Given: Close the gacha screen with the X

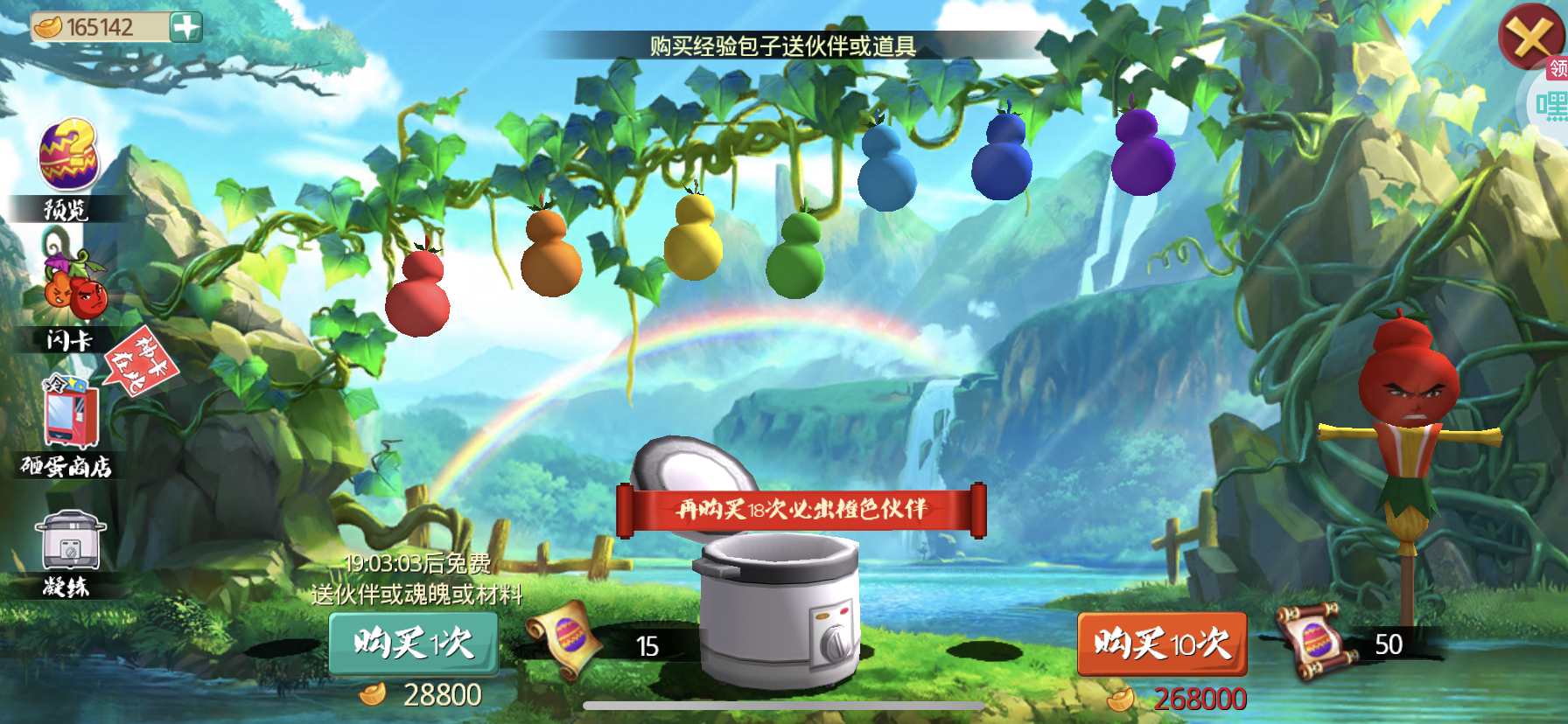Looking at the screenshot, I should tap(1531, 37).
